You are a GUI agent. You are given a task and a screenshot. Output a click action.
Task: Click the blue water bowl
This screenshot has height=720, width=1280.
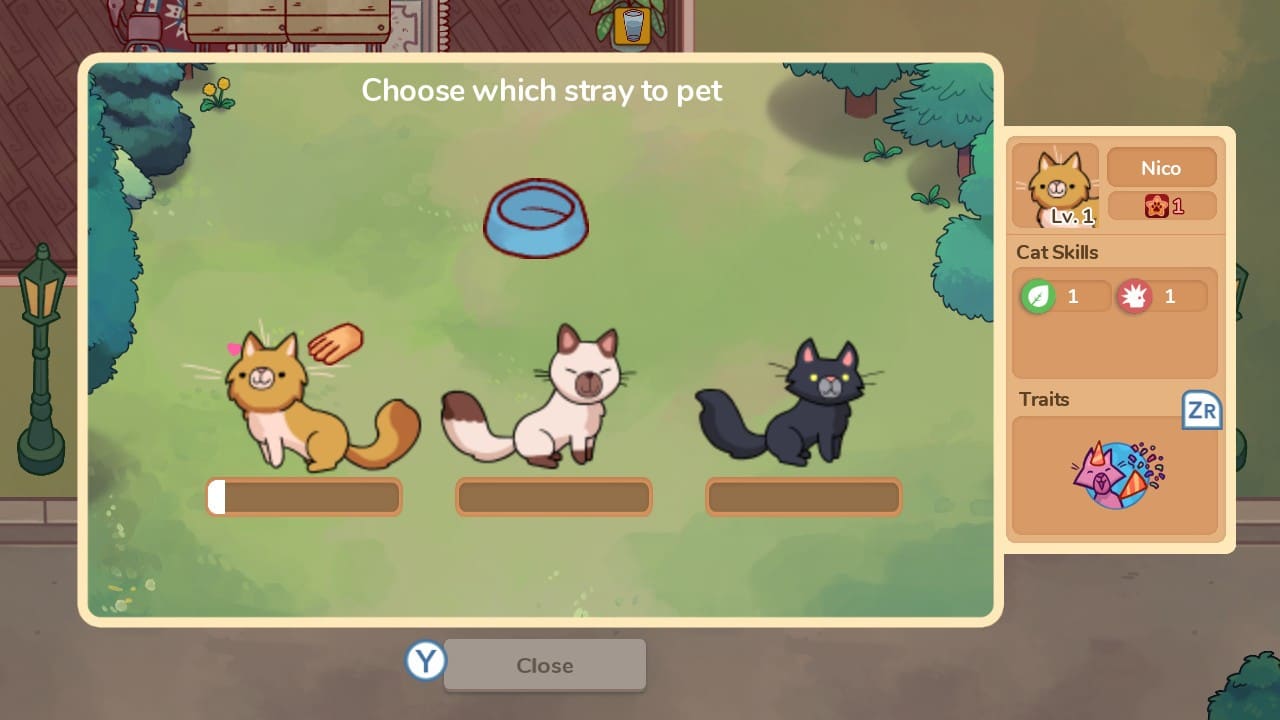pos(536,217)
